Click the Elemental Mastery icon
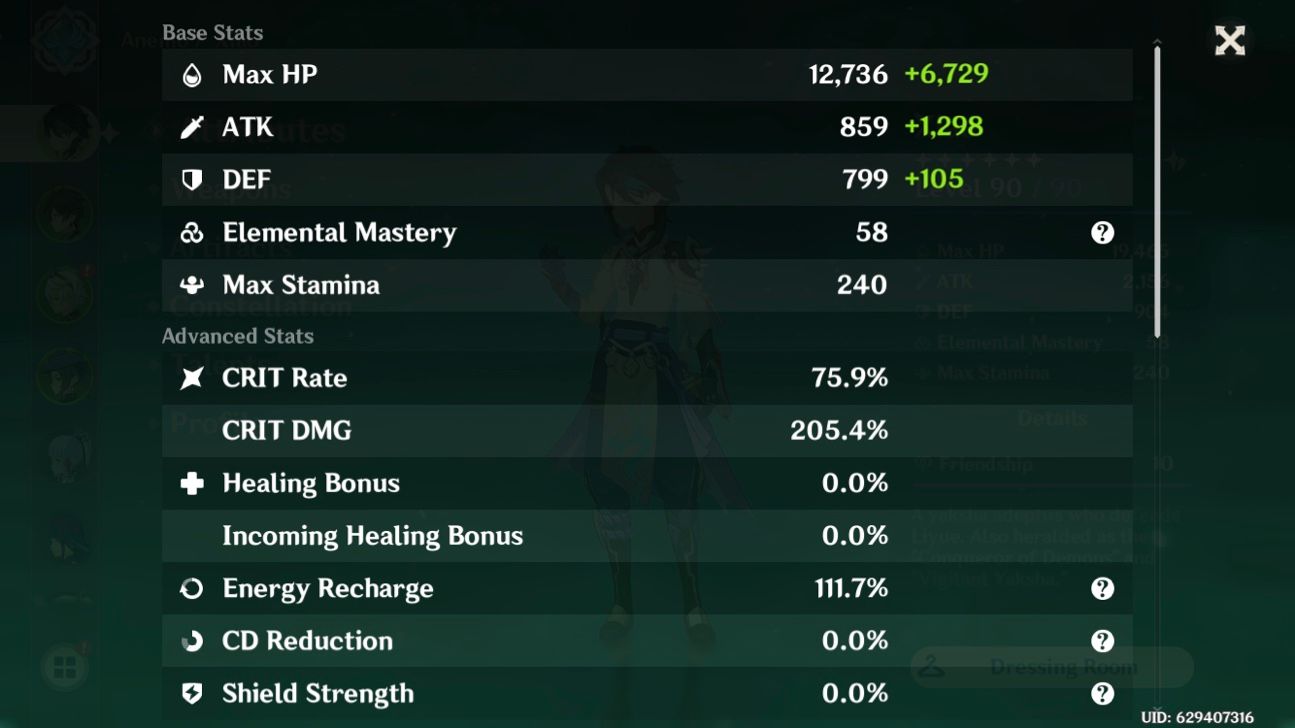The image size is (1295, 728). 190,232
